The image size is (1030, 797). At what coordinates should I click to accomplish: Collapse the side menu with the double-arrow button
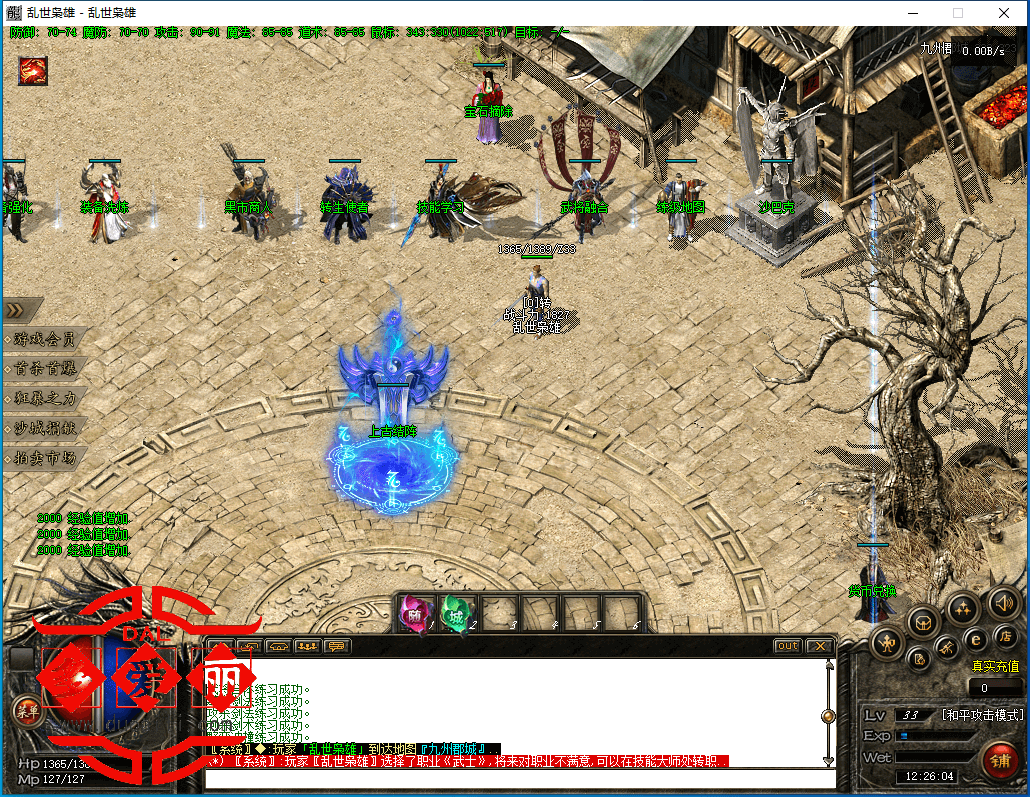(22, 310)
